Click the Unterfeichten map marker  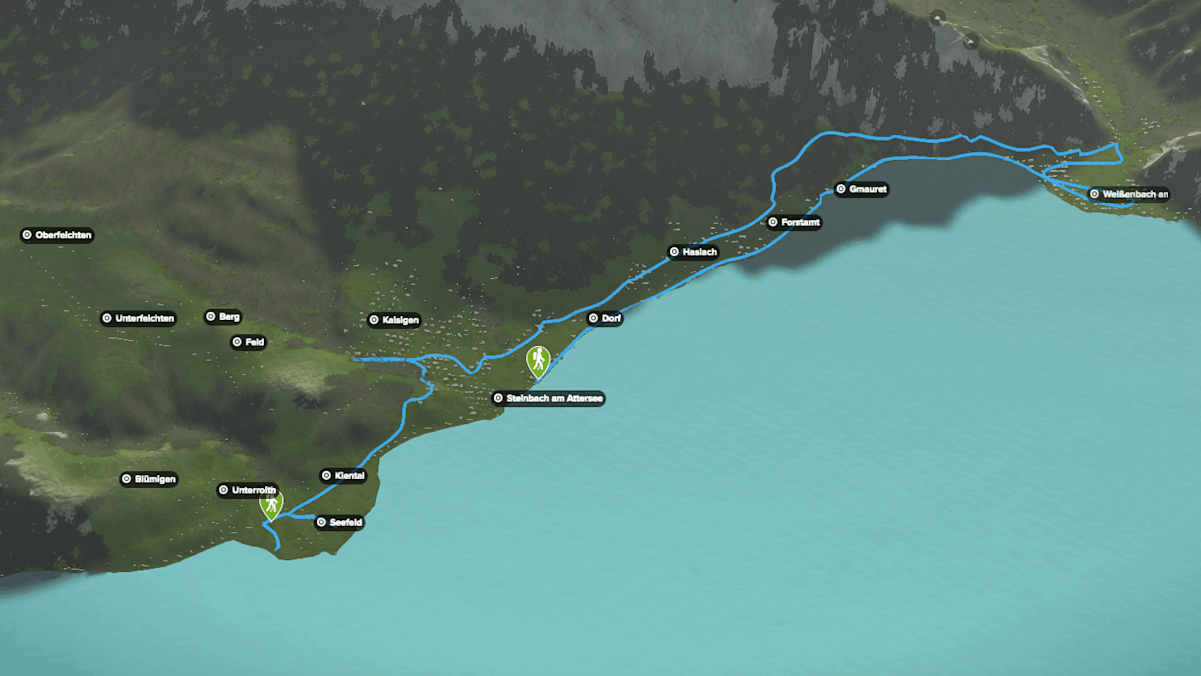pos(138,319)
